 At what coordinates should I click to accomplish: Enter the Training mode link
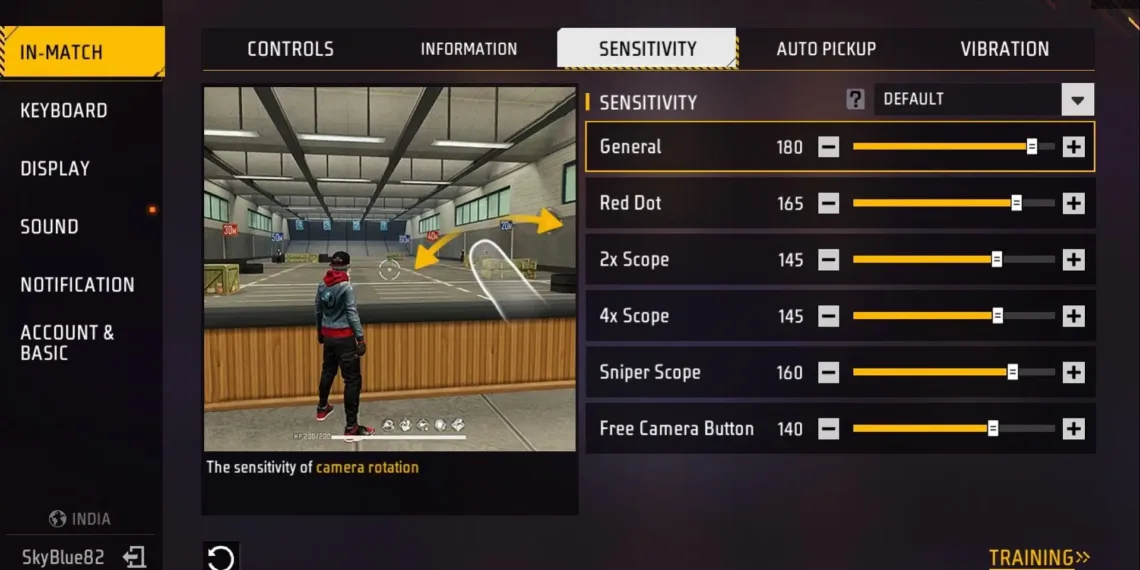(1039, 557)
